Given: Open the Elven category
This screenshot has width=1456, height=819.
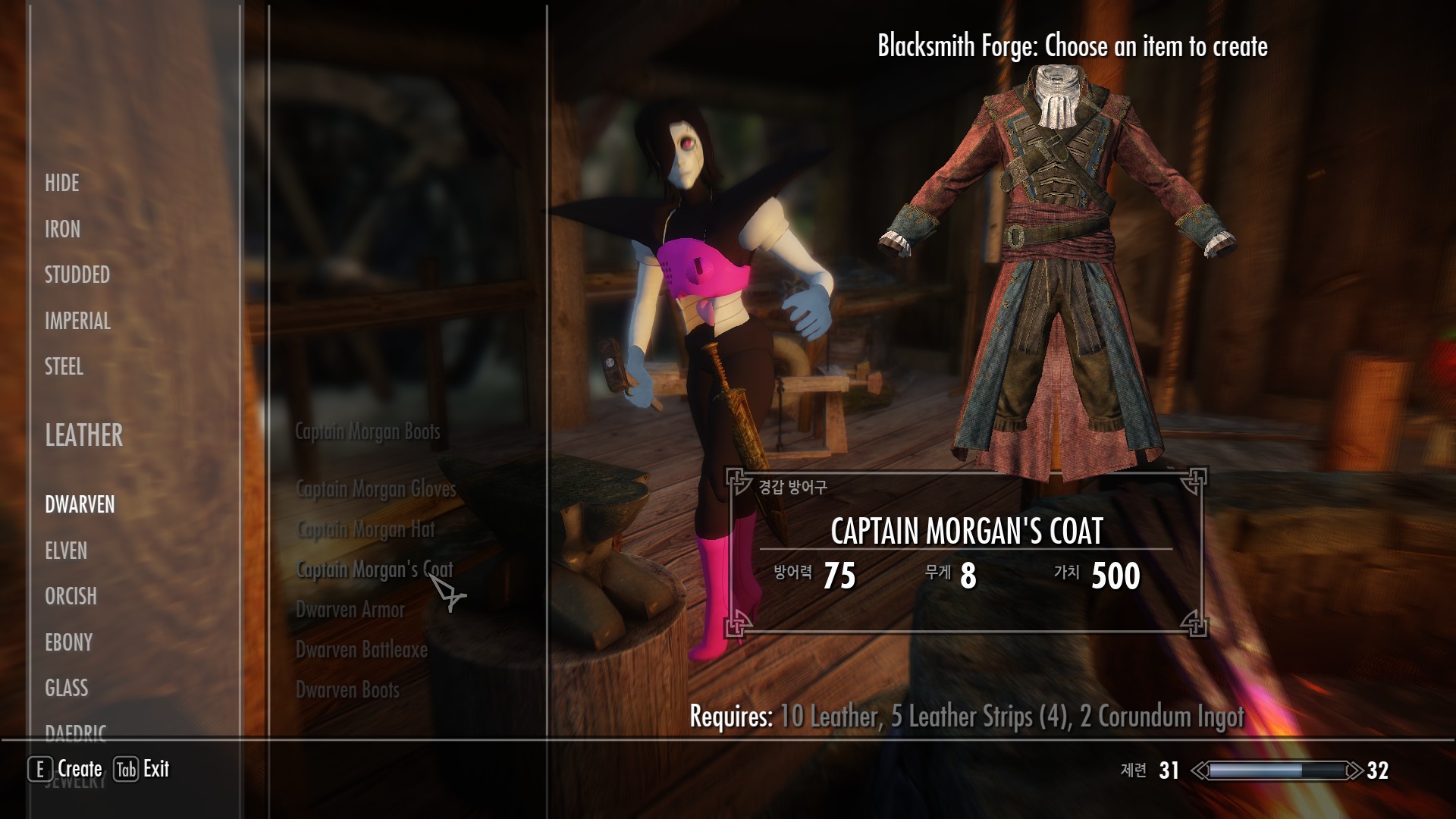Looking at the screenshot, I should 66,551.
